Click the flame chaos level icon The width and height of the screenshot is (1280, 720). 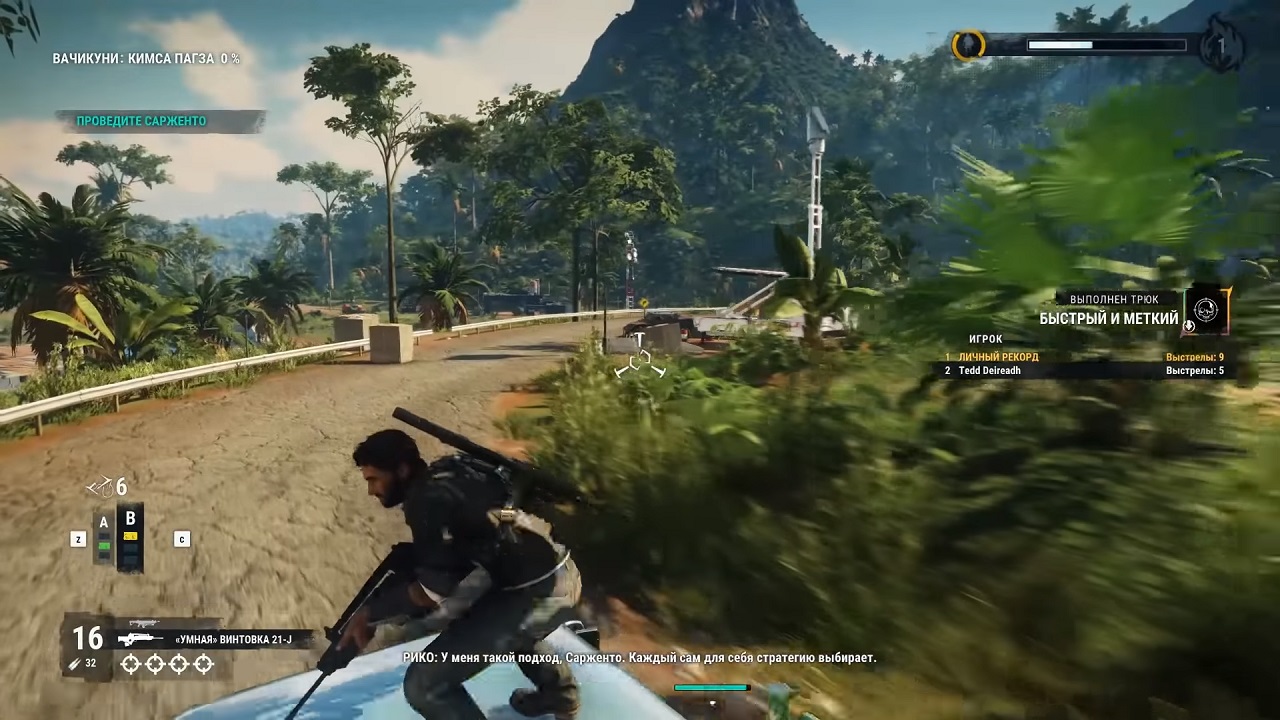(1222, 46)
